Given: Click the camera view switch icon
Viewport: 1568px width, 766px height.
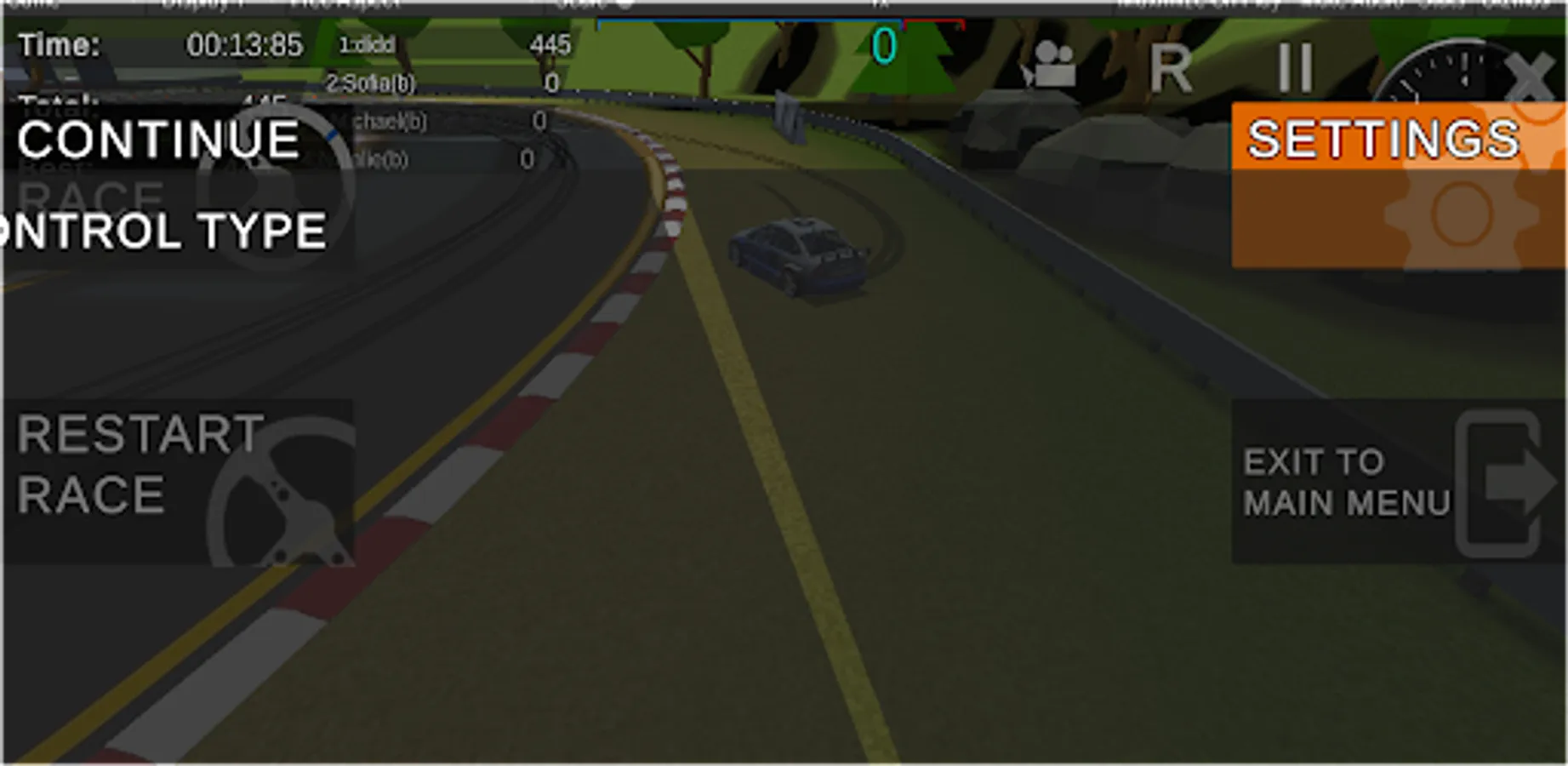Looking at the screenshot, I should click(x=1053, y=66).
